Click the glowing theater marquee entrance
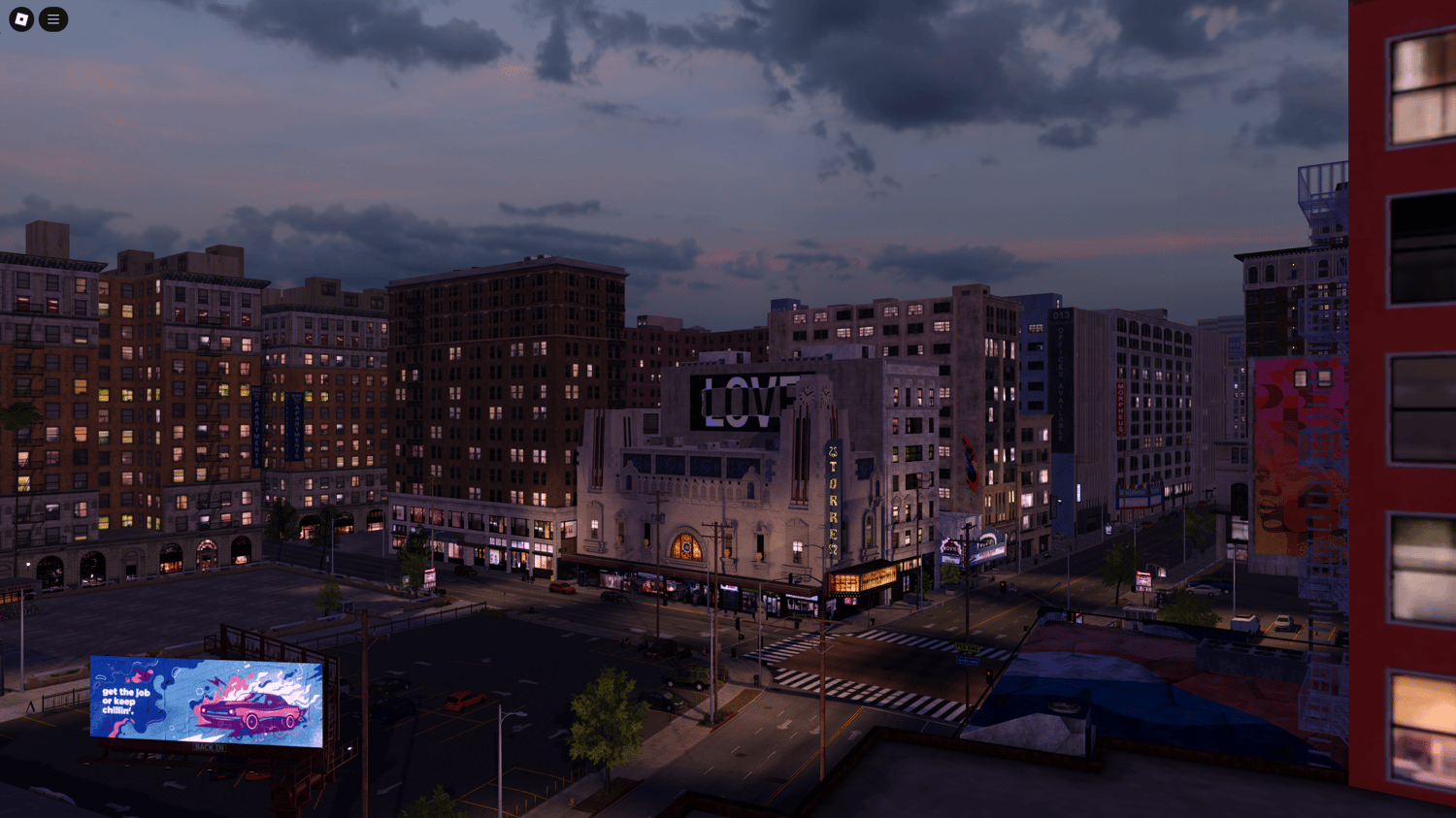The height and width of the screenshot is (818, 1456). pos(861,580)
